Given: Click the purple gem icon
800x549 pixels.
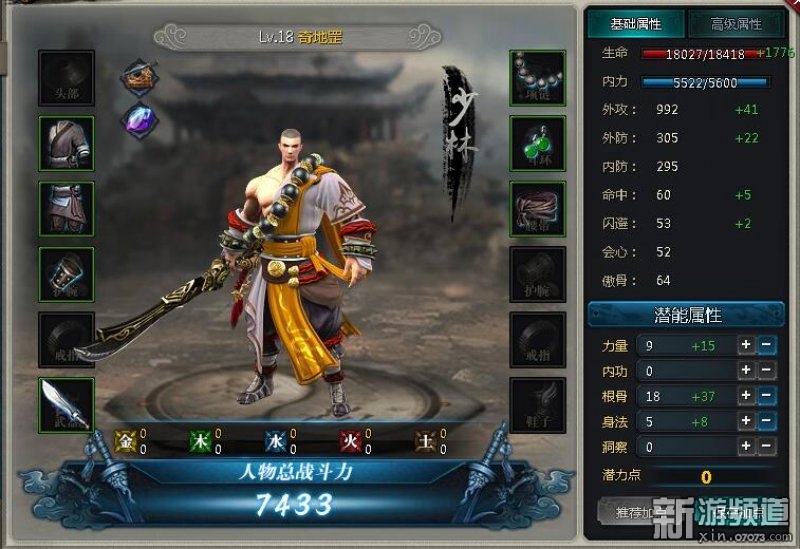Looking at the screenshot, I should coord(139,119).
